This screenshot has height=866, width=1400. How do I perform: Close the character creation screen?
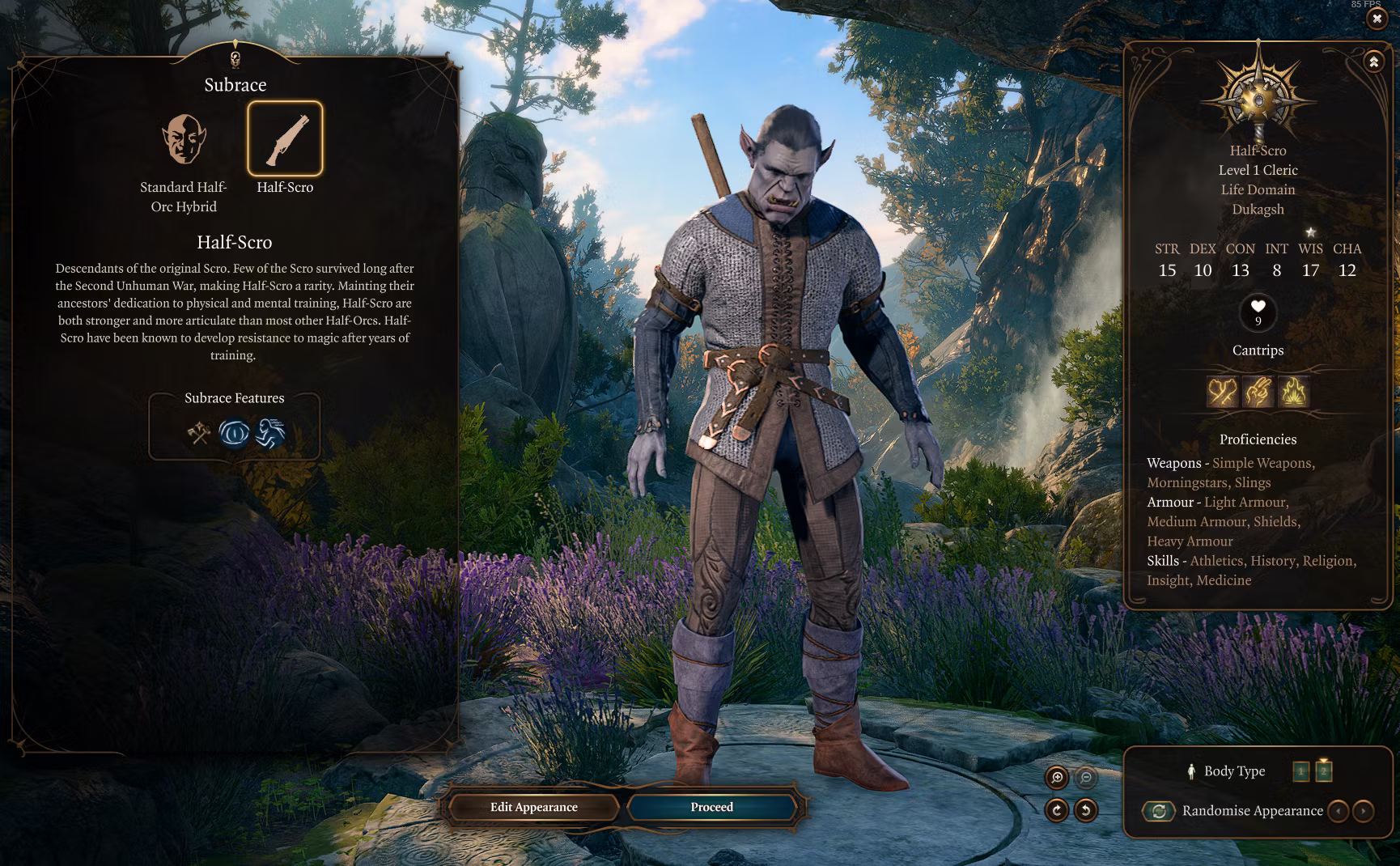1377,19
